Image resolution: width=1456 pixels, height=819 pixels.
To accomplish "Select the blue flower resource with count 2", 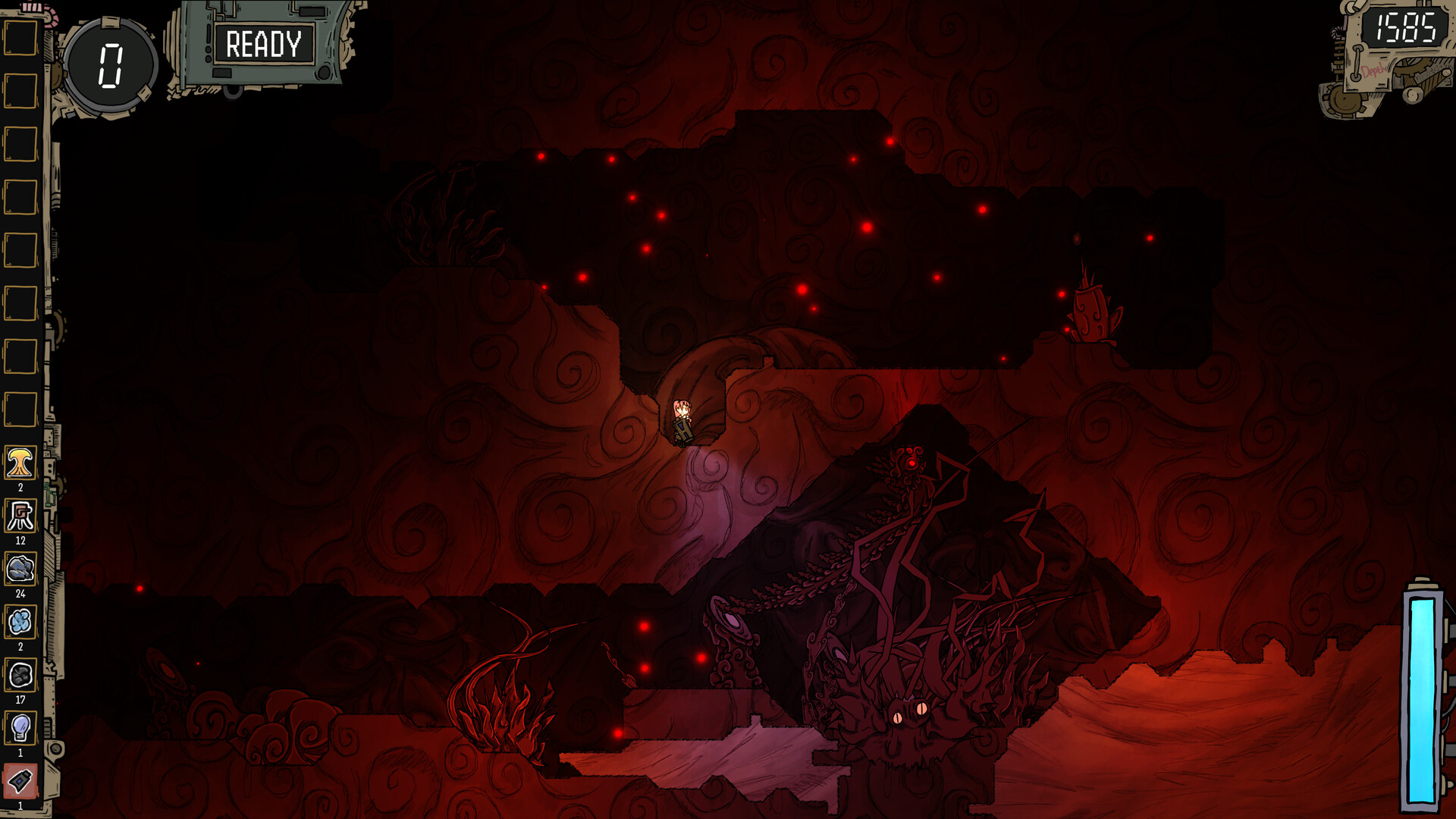I will pos(20,620).
